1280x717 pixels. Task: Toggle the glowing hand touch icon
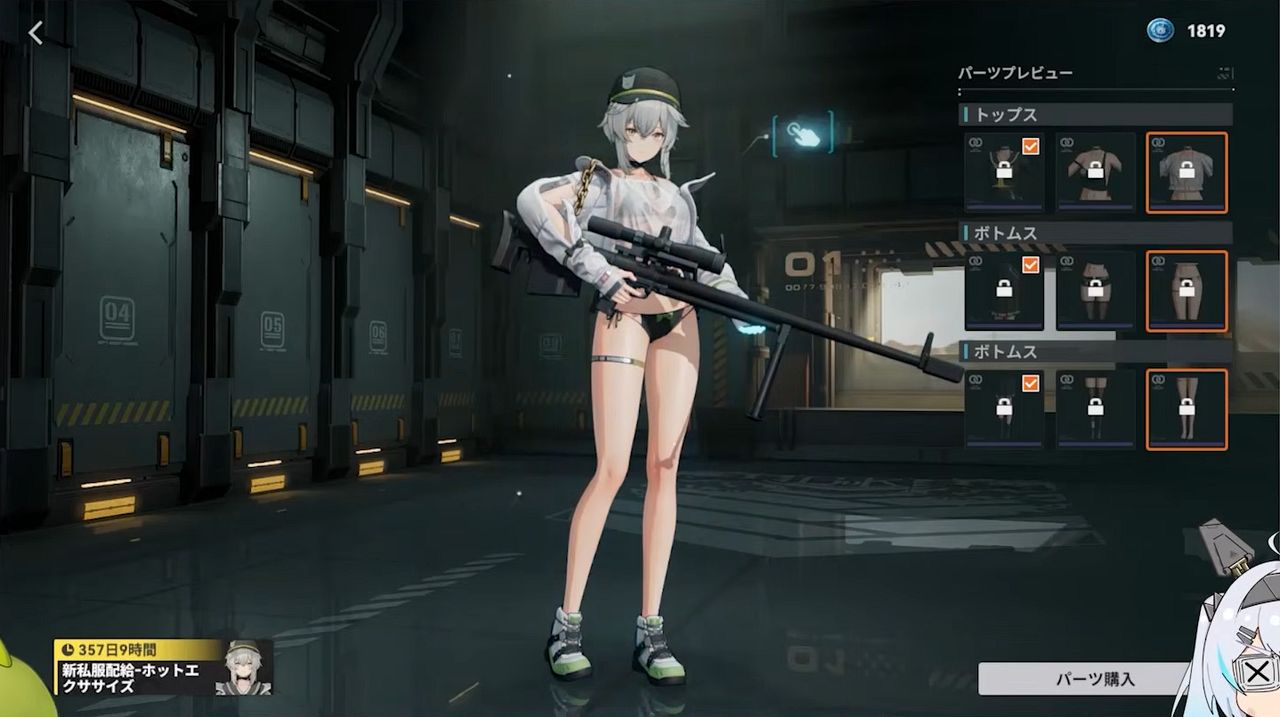(x=802, y=133)
